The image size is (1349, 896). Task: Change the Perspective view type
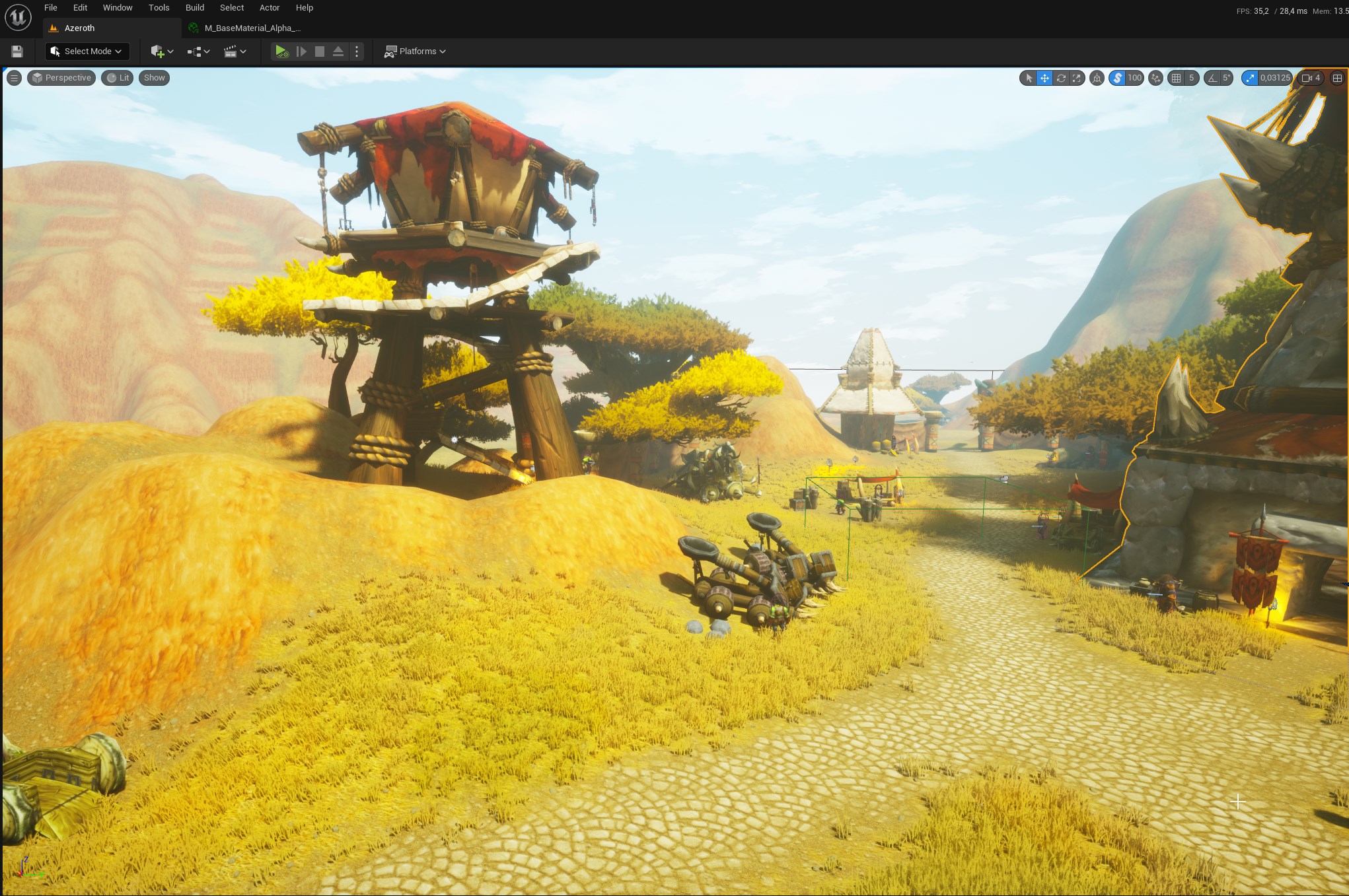click(61, 78)
